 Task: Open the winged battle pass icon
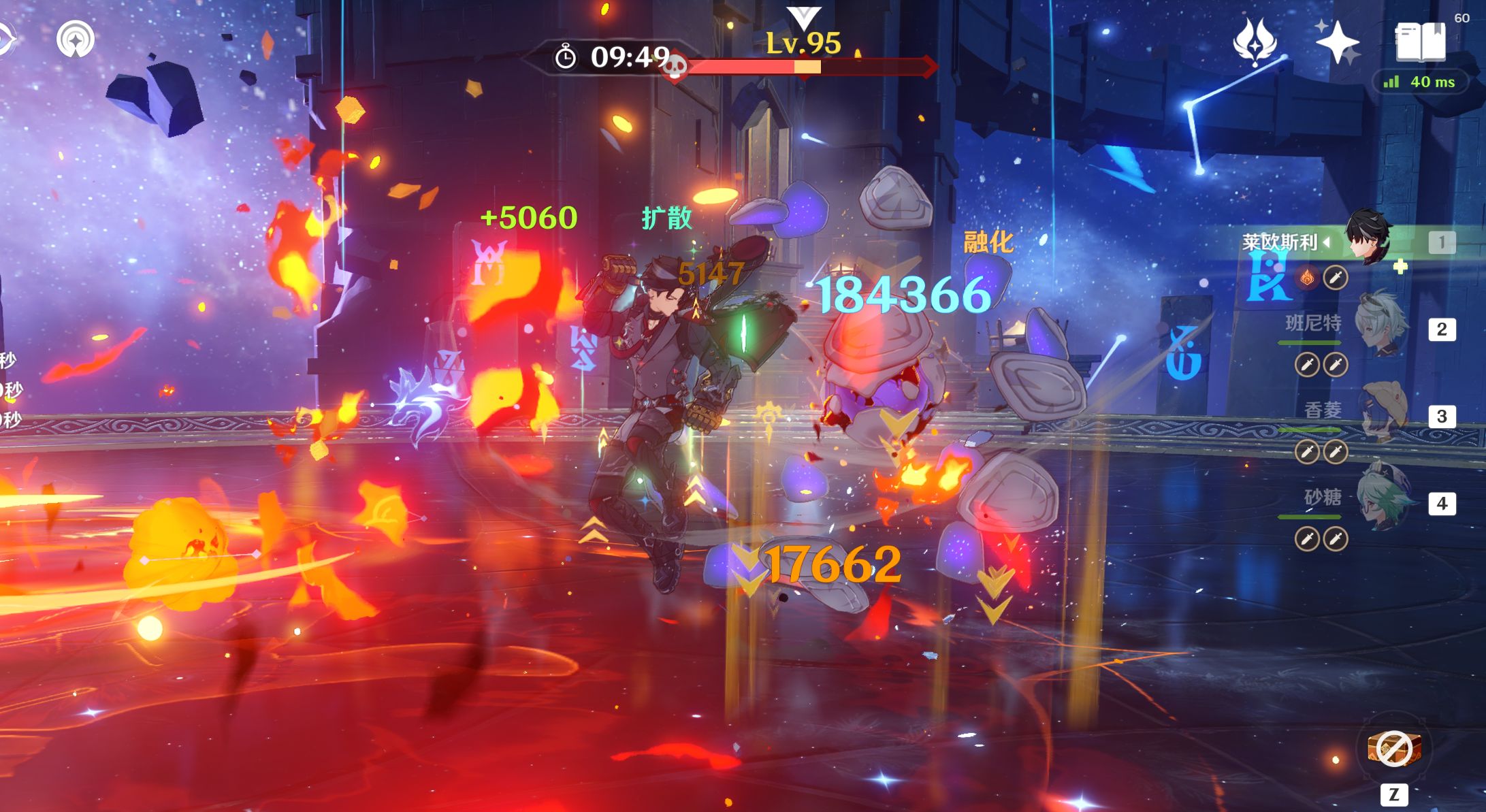1255,41
